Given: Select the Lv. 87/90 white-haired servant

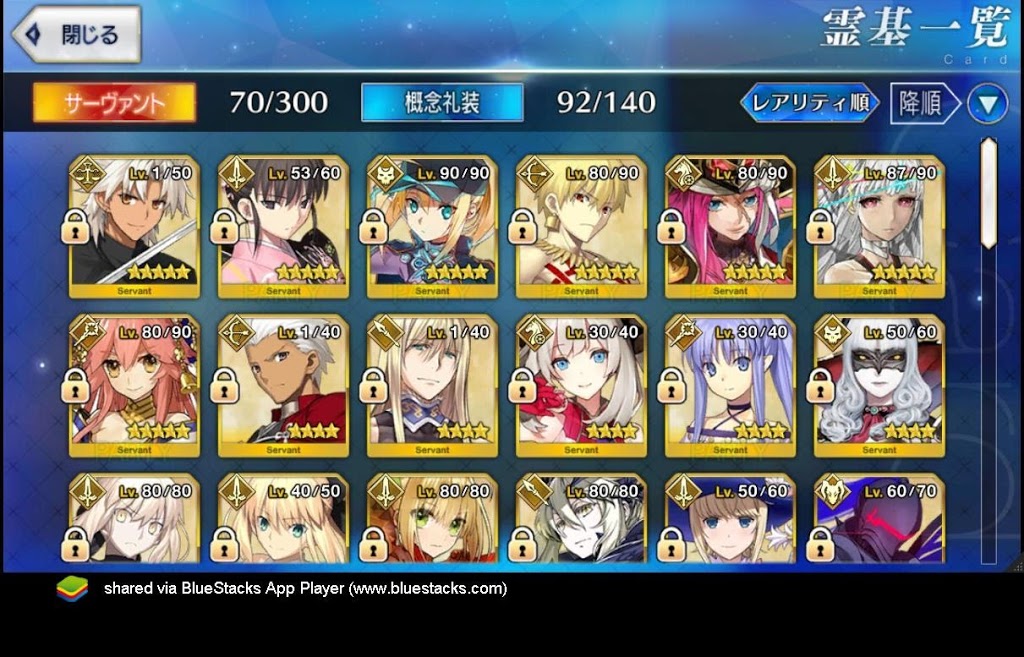Looking at the screenshot, I should point(880,227).
